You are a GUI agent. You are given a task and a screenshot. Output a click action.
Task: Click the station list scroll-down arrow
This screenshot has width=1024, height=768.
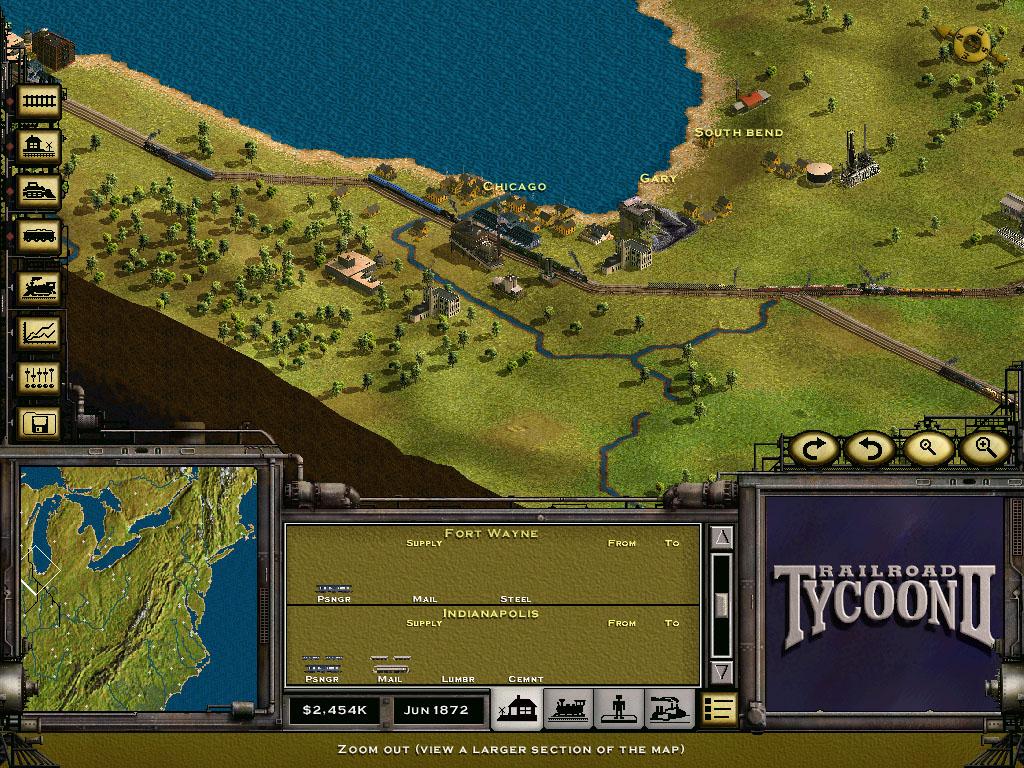tap(722, 671)
